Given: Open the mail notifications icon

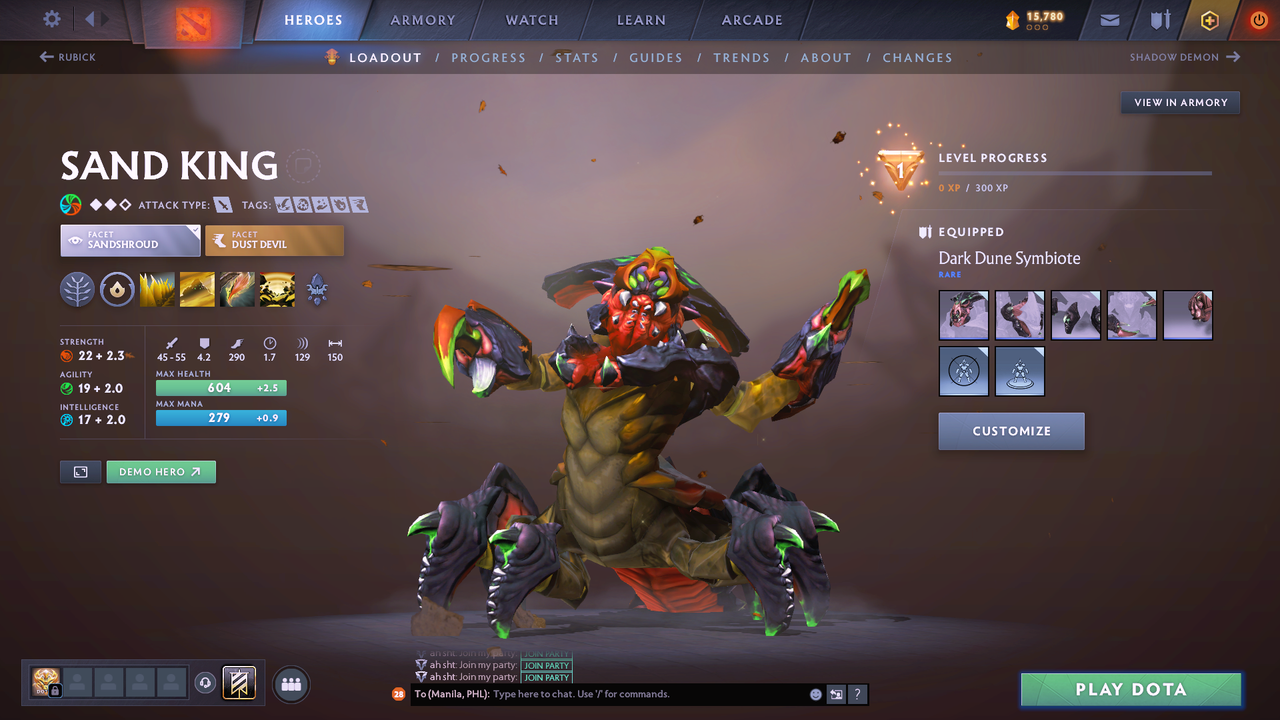Looking at the screenshot, I should [1108, 19].
